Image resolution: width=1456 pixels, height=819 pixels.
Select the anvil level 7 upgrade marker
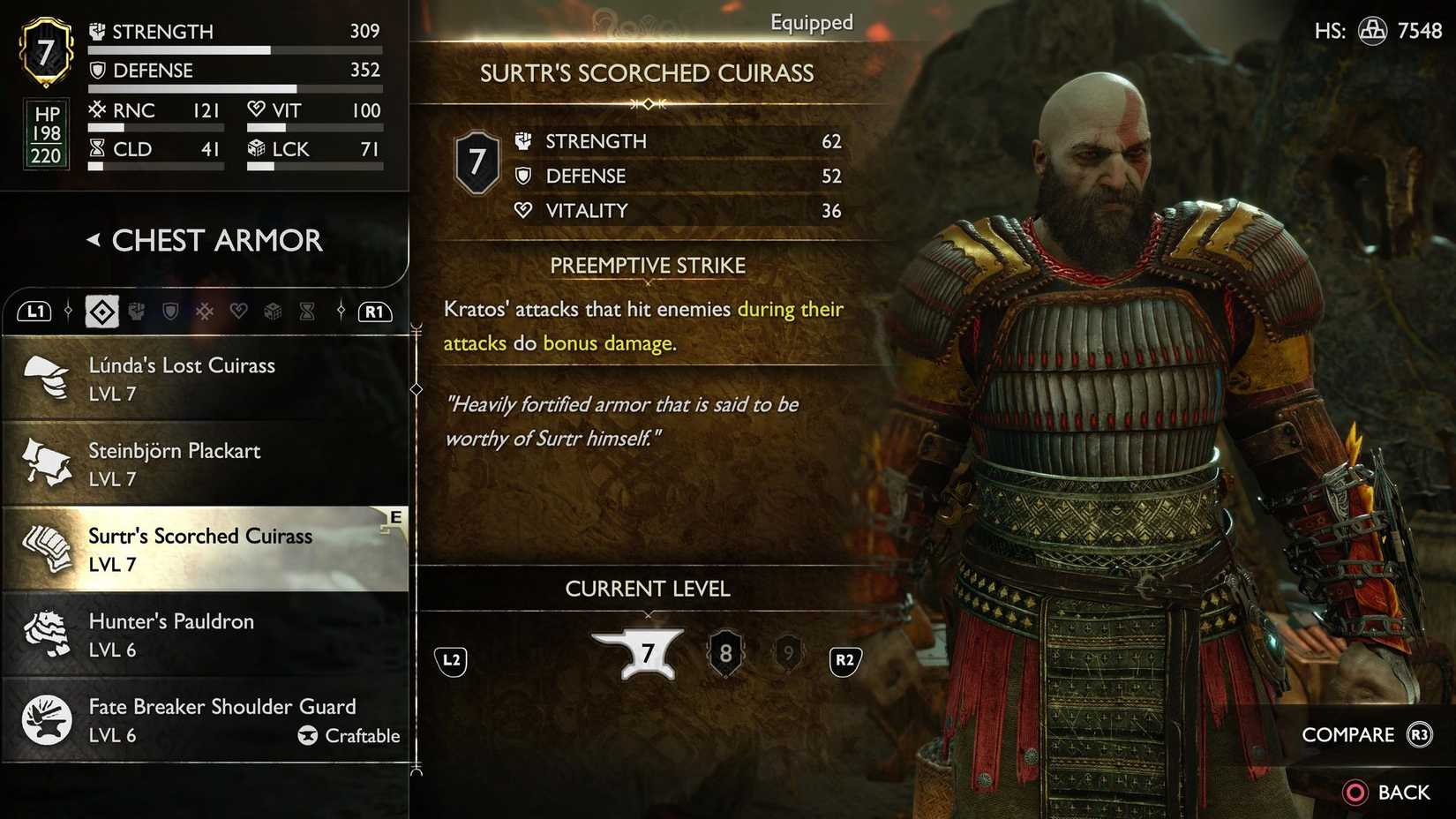649,653
